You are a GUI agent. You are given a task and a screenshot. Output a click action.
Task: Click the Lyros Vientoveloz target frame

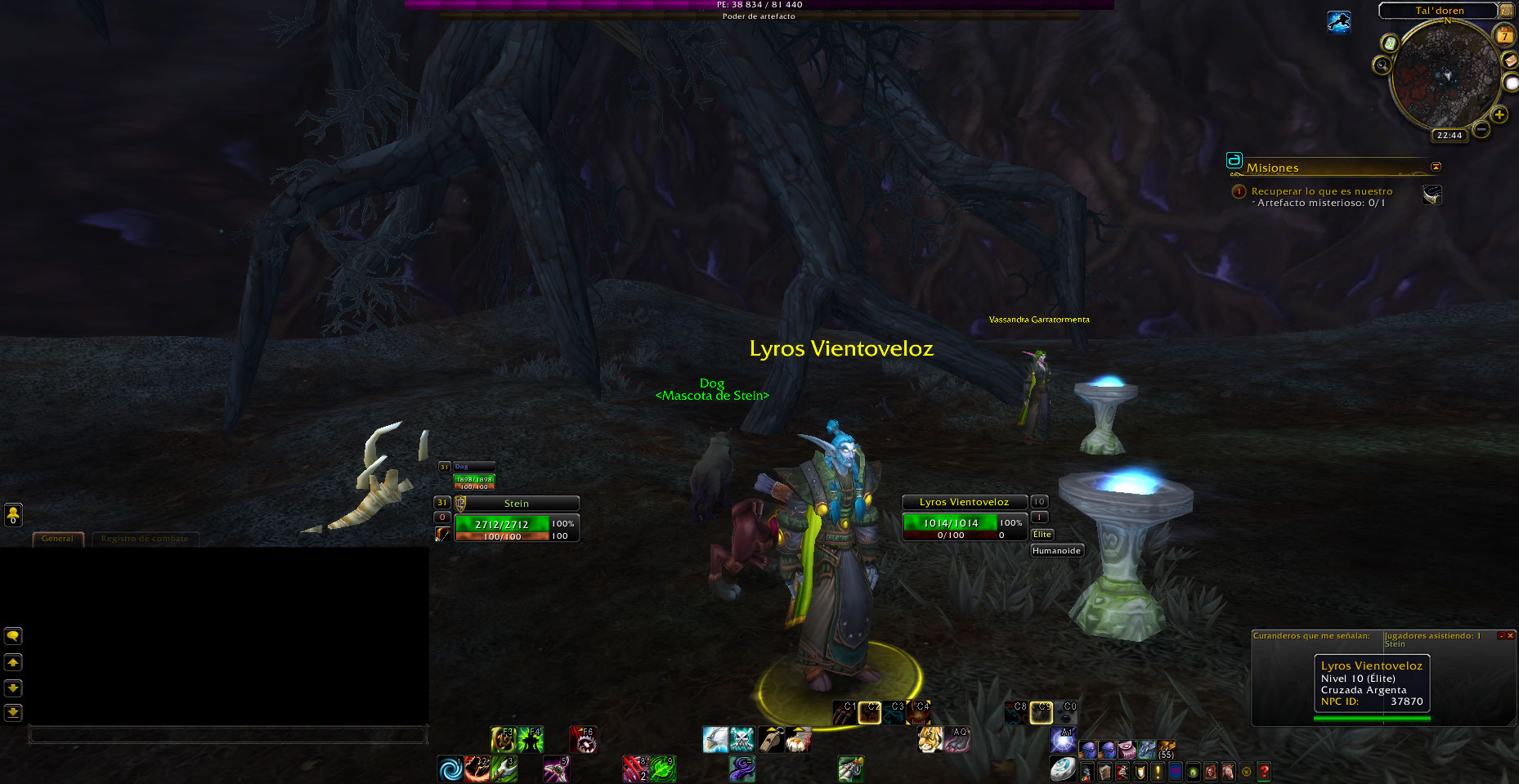click(x=964, y=518)
